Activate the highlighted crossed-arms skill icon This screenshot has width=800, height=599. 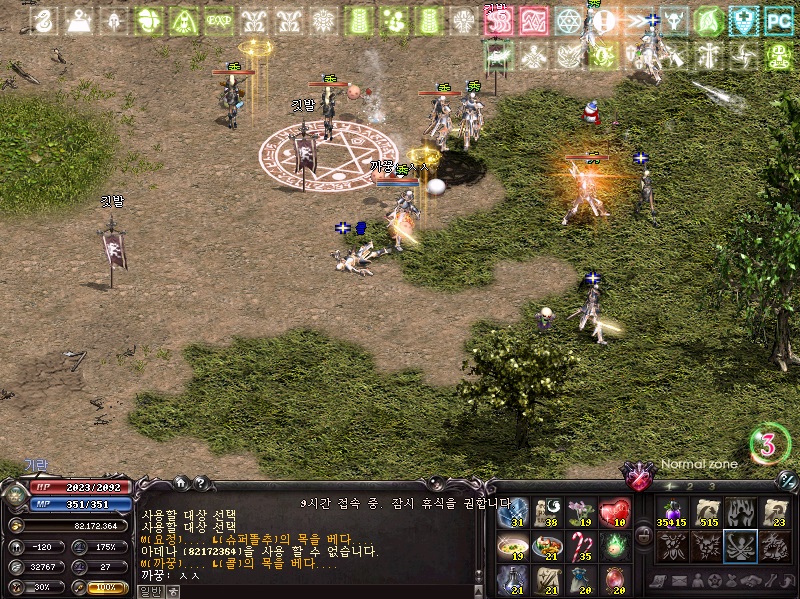pyautogui.click(x=740, y=547)
